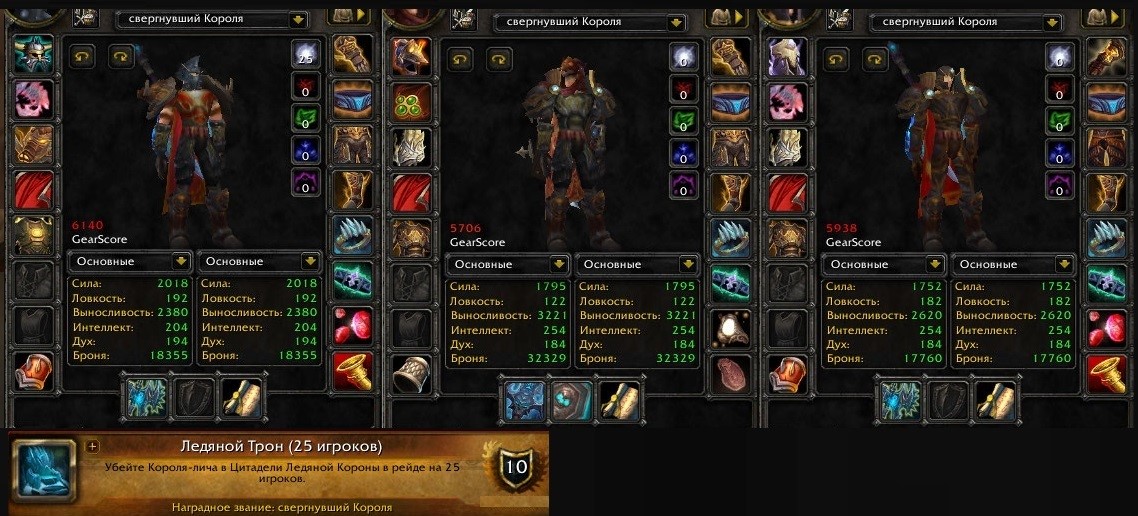This screenshot has width=1138, height=516.
Task: Click the Frozen Throne achievement icon
Action: (44, 468)
